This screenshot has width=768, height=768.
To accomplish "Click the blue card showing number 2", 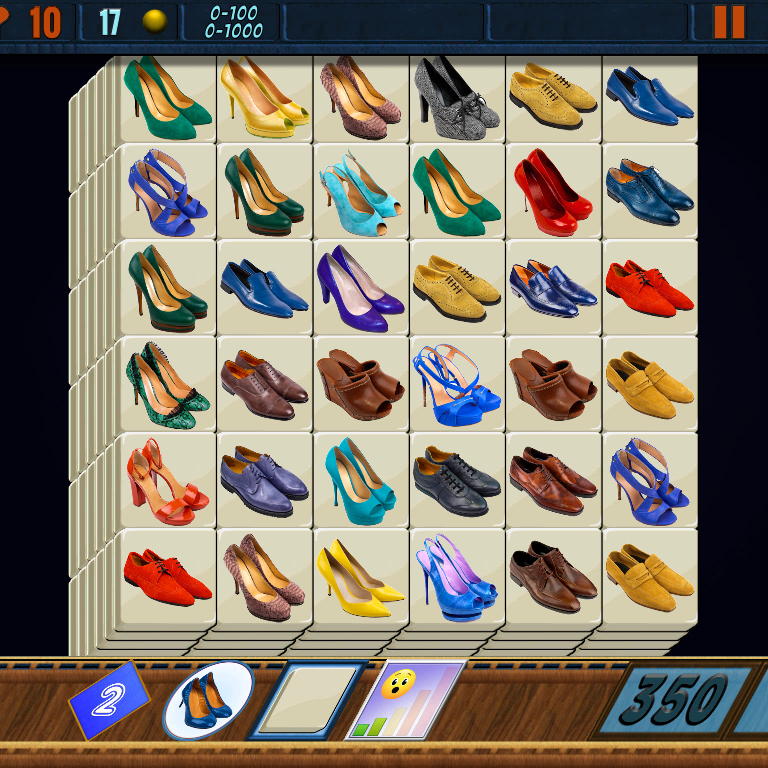I will pos(107,700).
